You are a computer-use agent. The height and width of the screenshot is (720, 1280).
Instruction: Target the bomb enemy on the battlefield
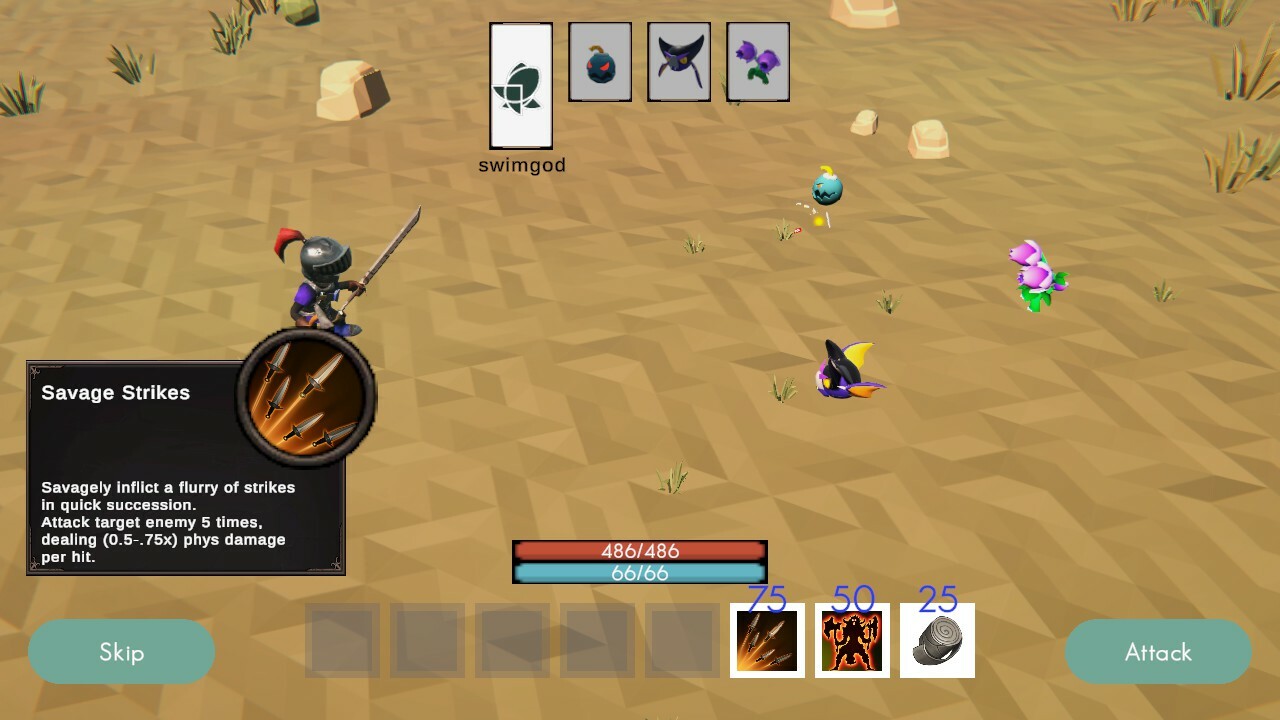825,190
